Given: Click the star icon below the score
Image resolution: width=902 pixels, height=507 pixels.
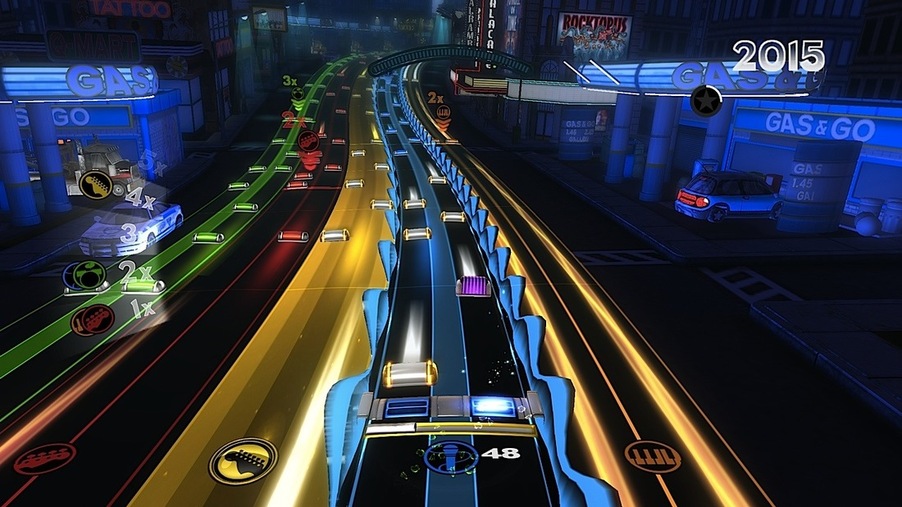Looking at the screenshot, I should click(x=707, y=100).
